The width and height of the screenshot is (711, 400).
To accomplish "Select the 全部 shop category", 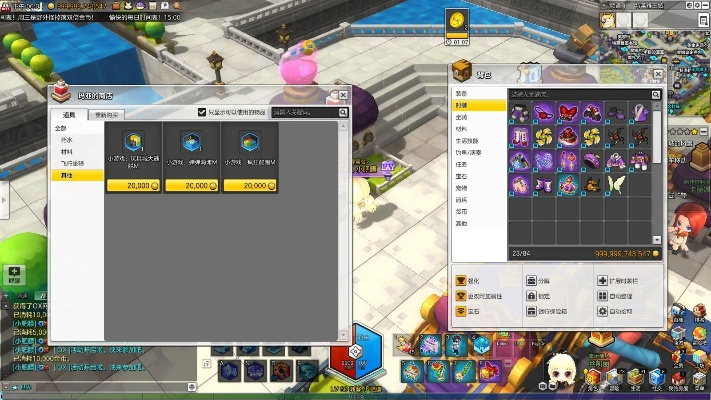I will point(62,128).
